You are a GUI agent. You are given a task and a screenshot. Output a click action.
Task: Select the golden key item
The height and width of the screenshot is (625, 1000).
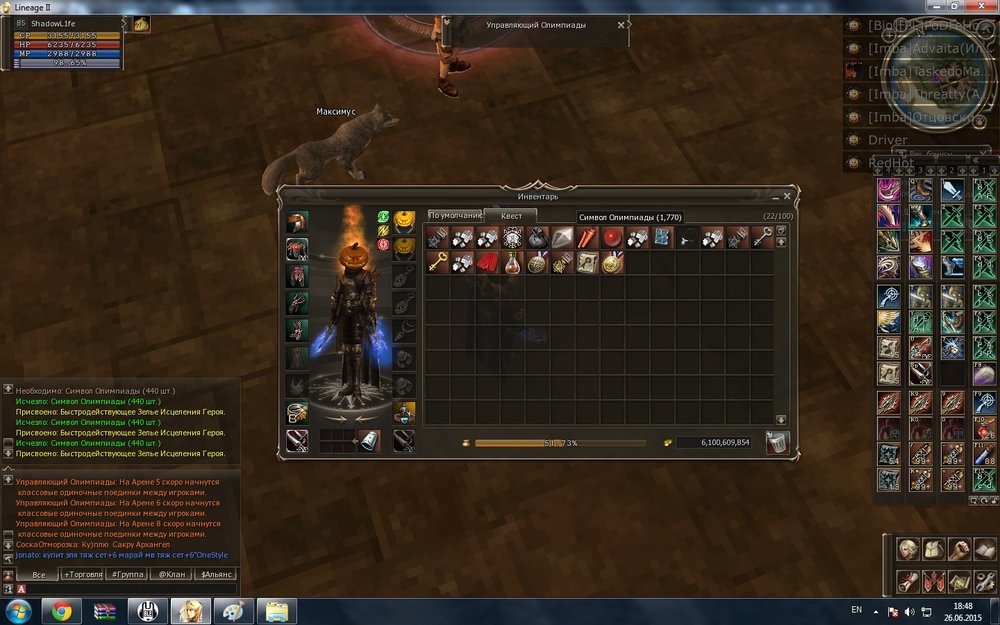point(437,263)
